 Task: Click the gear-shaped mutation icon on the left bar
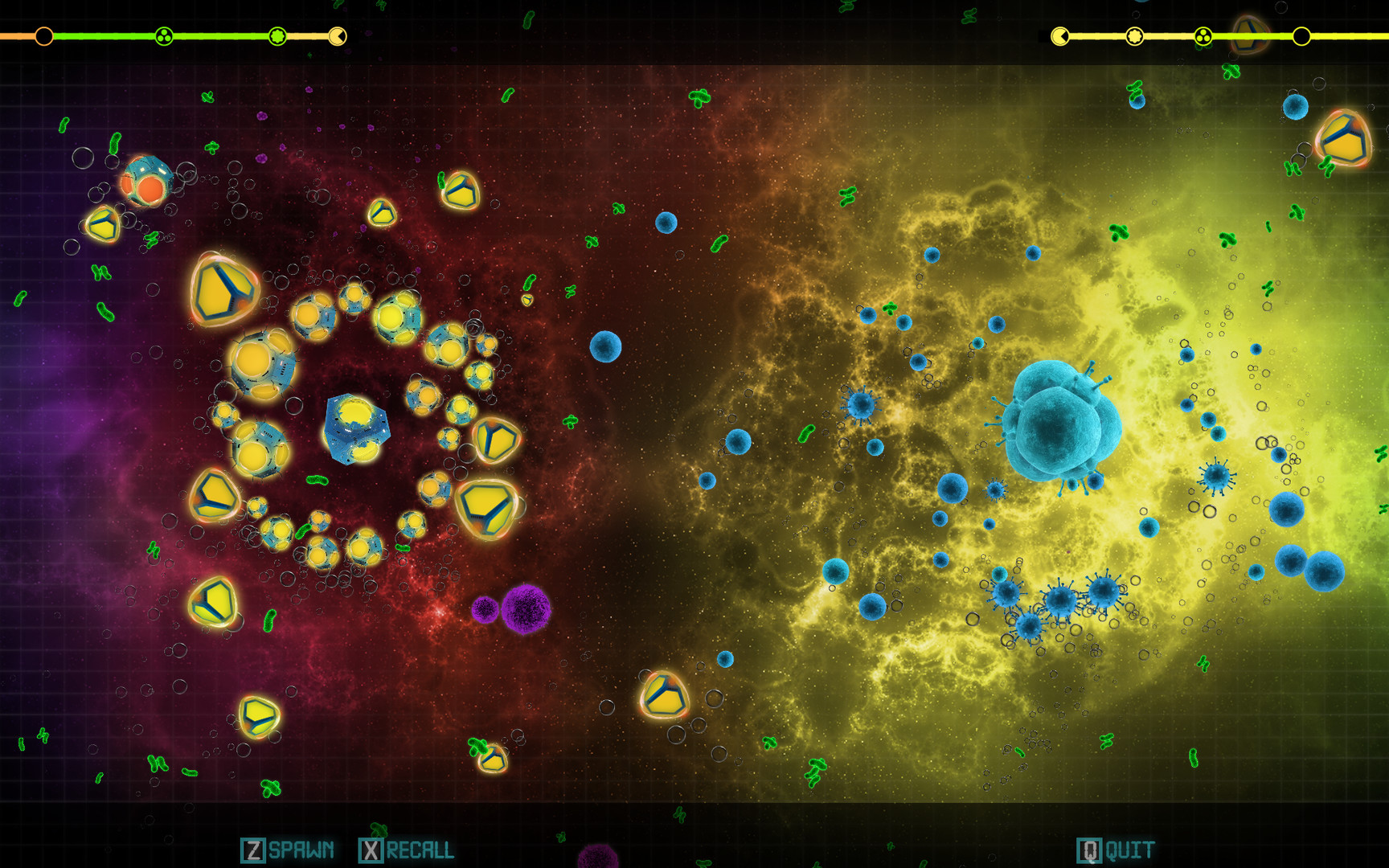(278, 35)
